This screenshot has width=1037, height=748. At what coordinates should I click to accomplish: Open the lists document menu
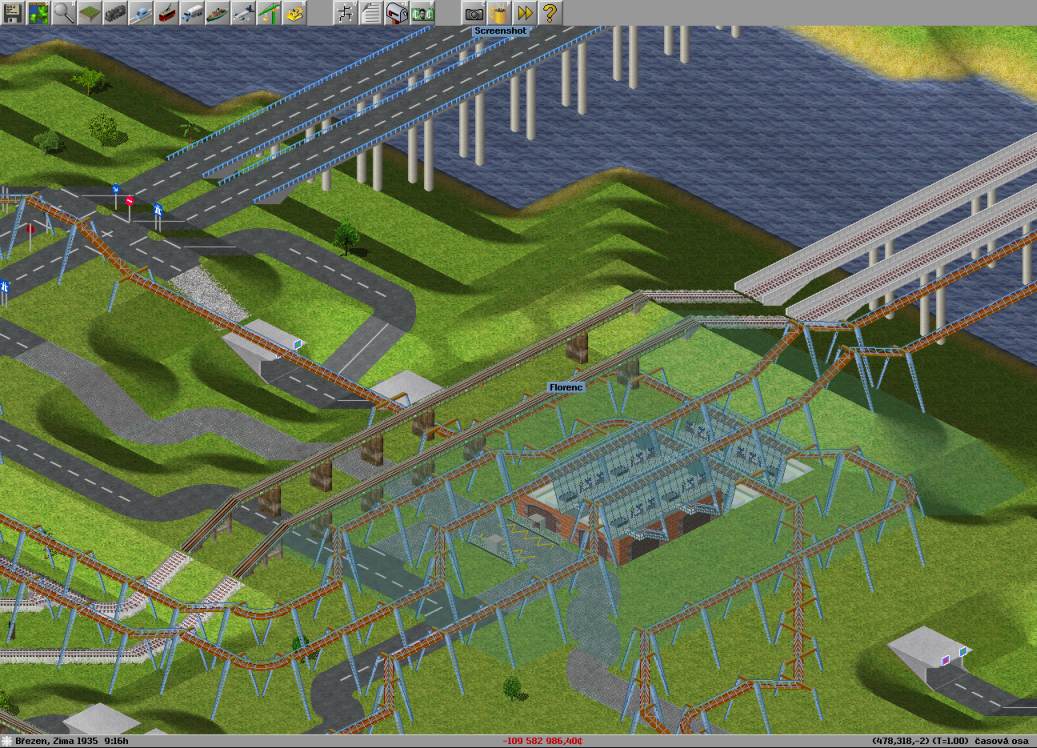[x=371, y=13]
